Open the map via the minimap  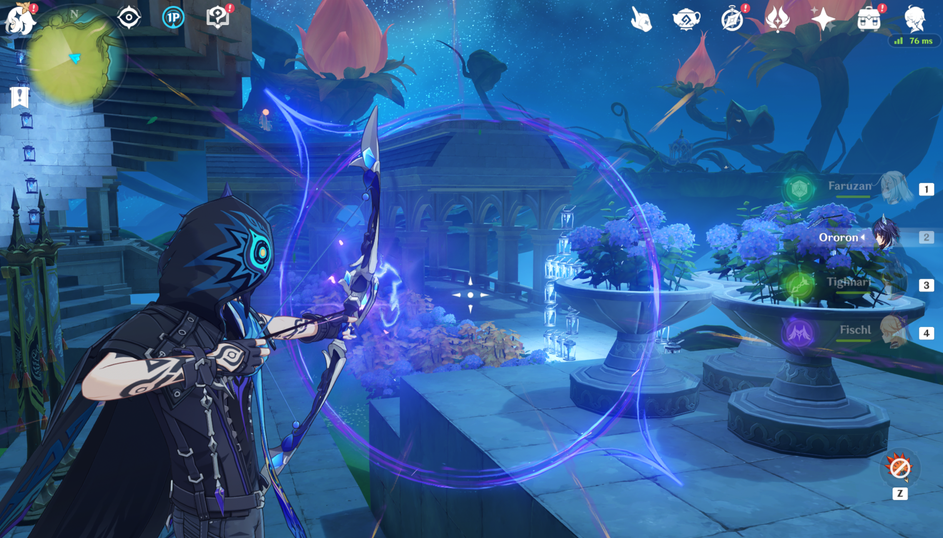[x=75, y=56]
